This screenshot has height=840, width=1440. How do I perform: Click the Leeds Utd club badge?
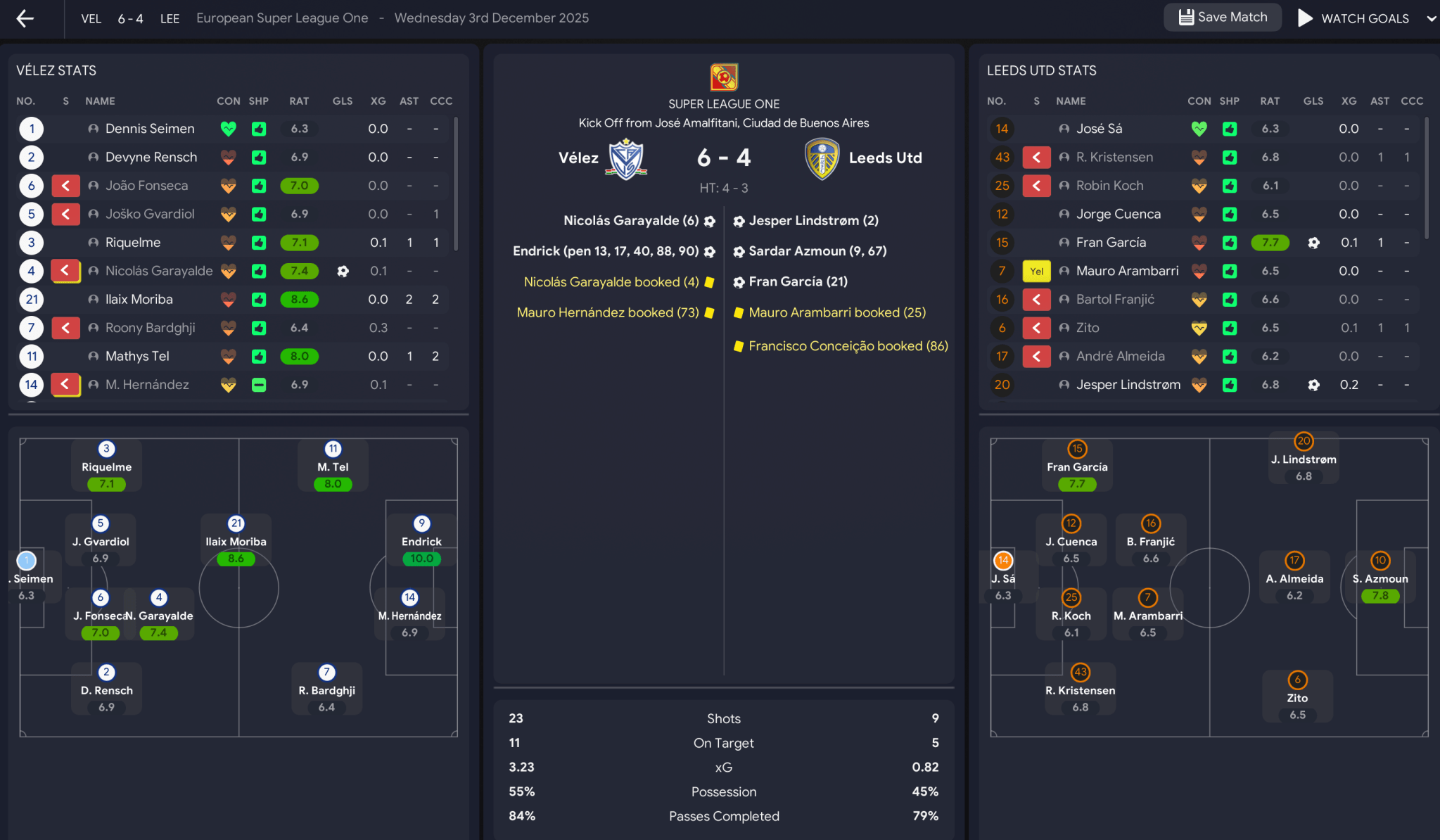pos(822,158)
